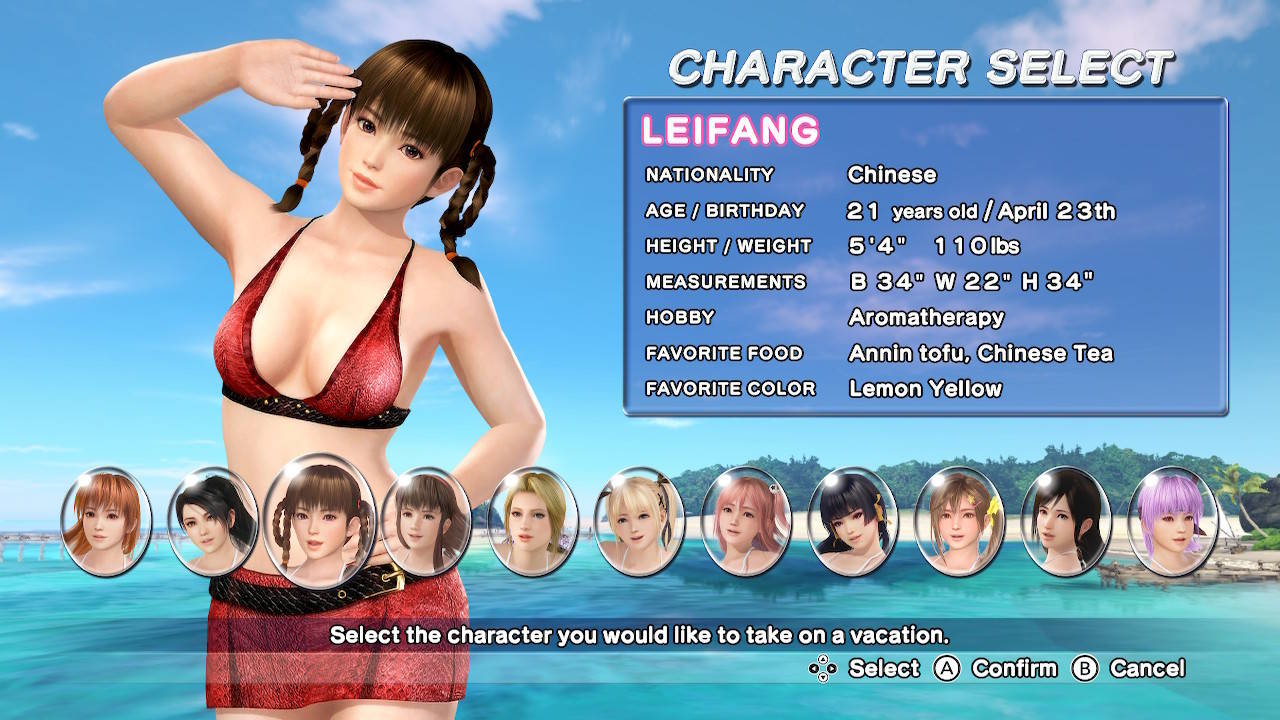The width and height of the screenshot is (1280, 720).
Task: Pick the pink-haired character portrait
Action: pos(746,521)
